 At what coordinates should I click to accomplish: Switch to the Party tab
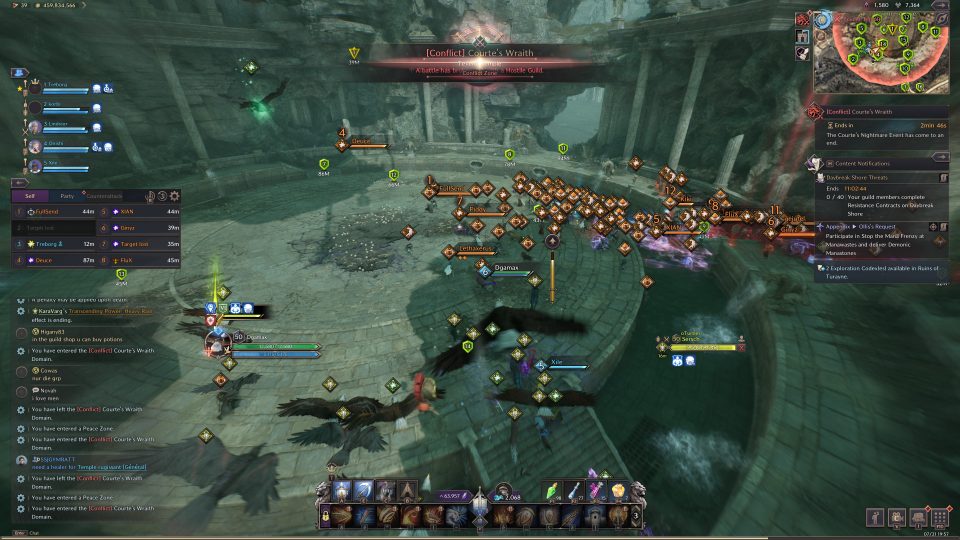pos(66,196)
